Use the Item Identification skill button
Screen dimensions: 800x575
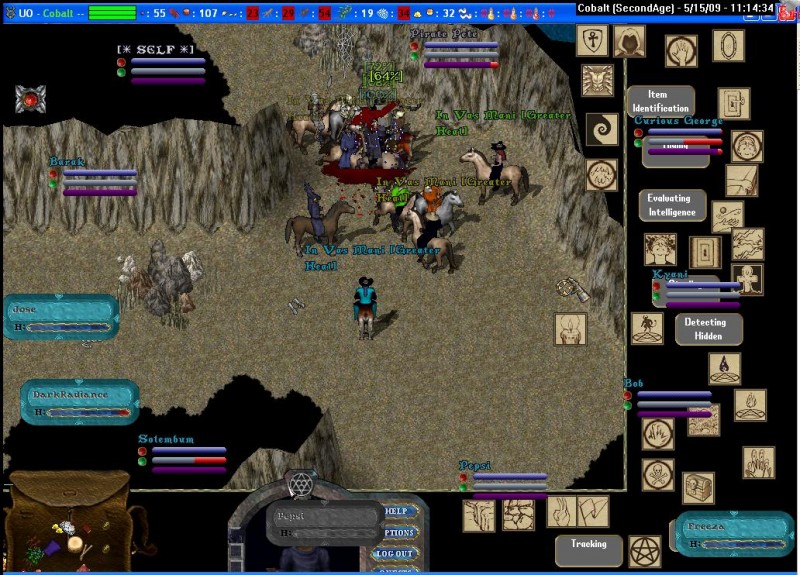tap(660, 101)
